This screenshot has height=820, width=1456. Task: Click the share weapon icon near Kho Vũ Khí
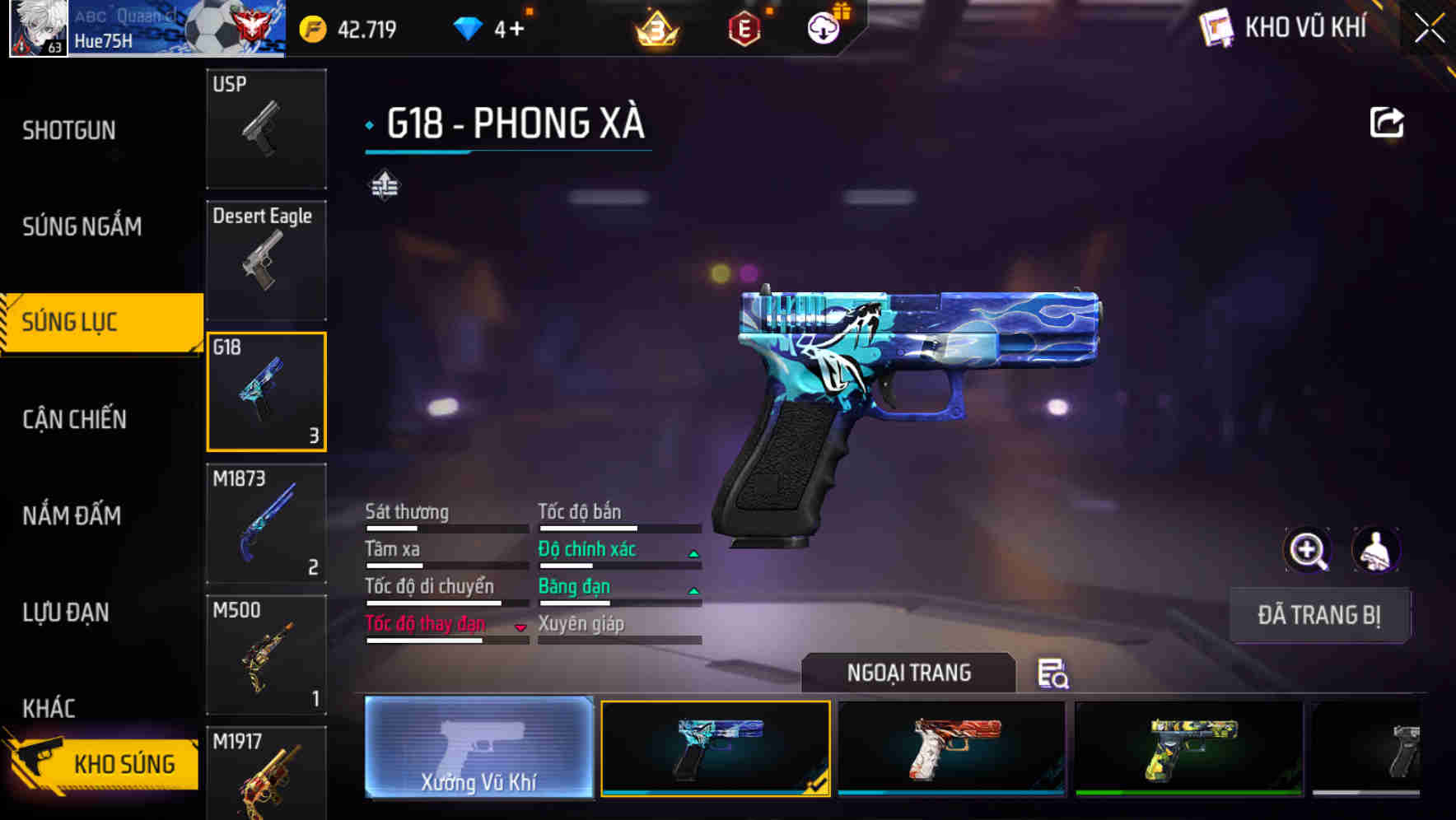click(x=1388, y=122)
